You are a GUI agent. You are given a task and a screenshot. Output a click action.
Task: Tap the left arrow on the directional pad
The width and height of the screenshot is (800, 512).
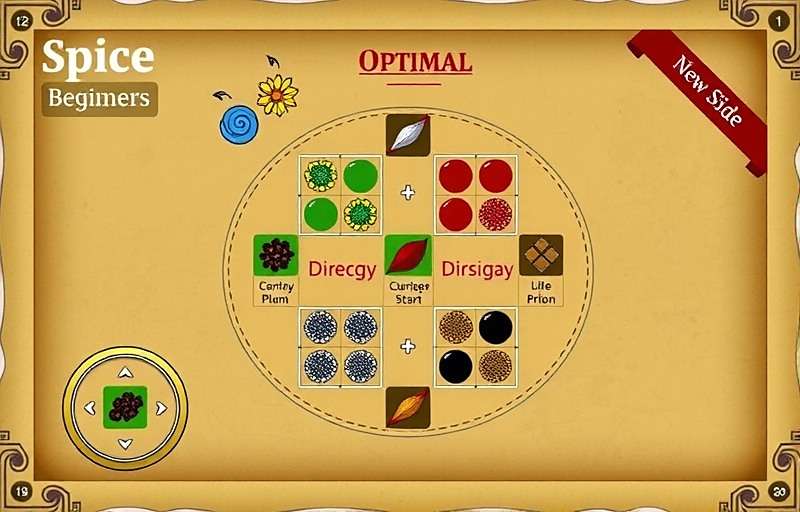pyautogui.click(x=90, y=408)
